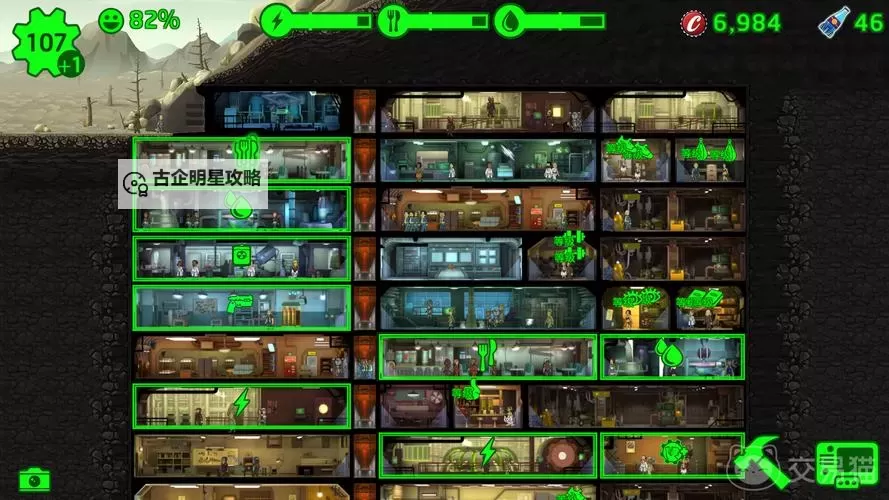Image resolution: width=889 pixels, height=500 pixels.
Task: Collect the RadAway icon from the science lab
Action: tap(241, 255)
